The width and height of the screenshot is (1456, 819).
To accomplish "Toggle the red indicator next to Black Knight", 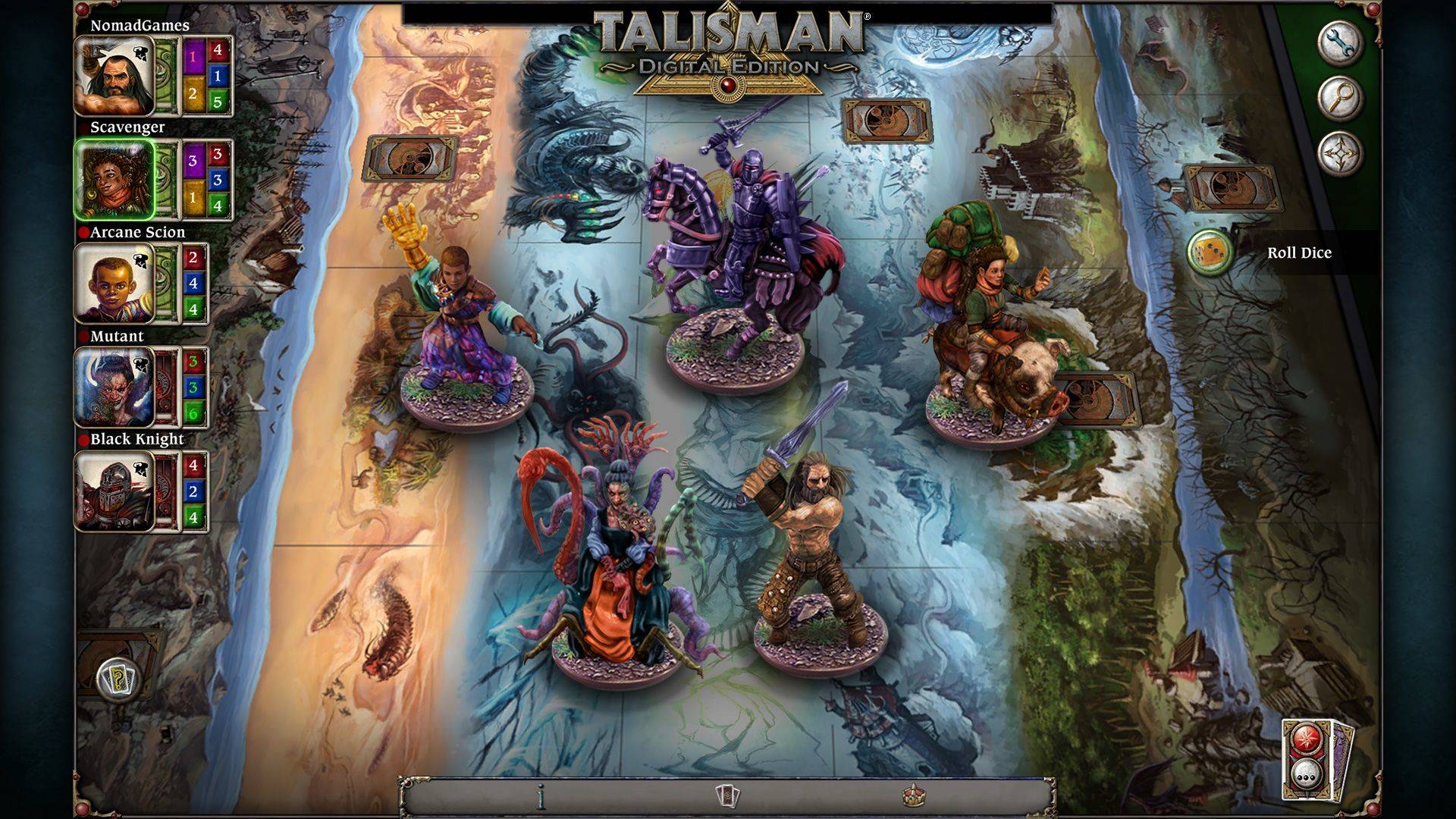I will coord(85,437).
